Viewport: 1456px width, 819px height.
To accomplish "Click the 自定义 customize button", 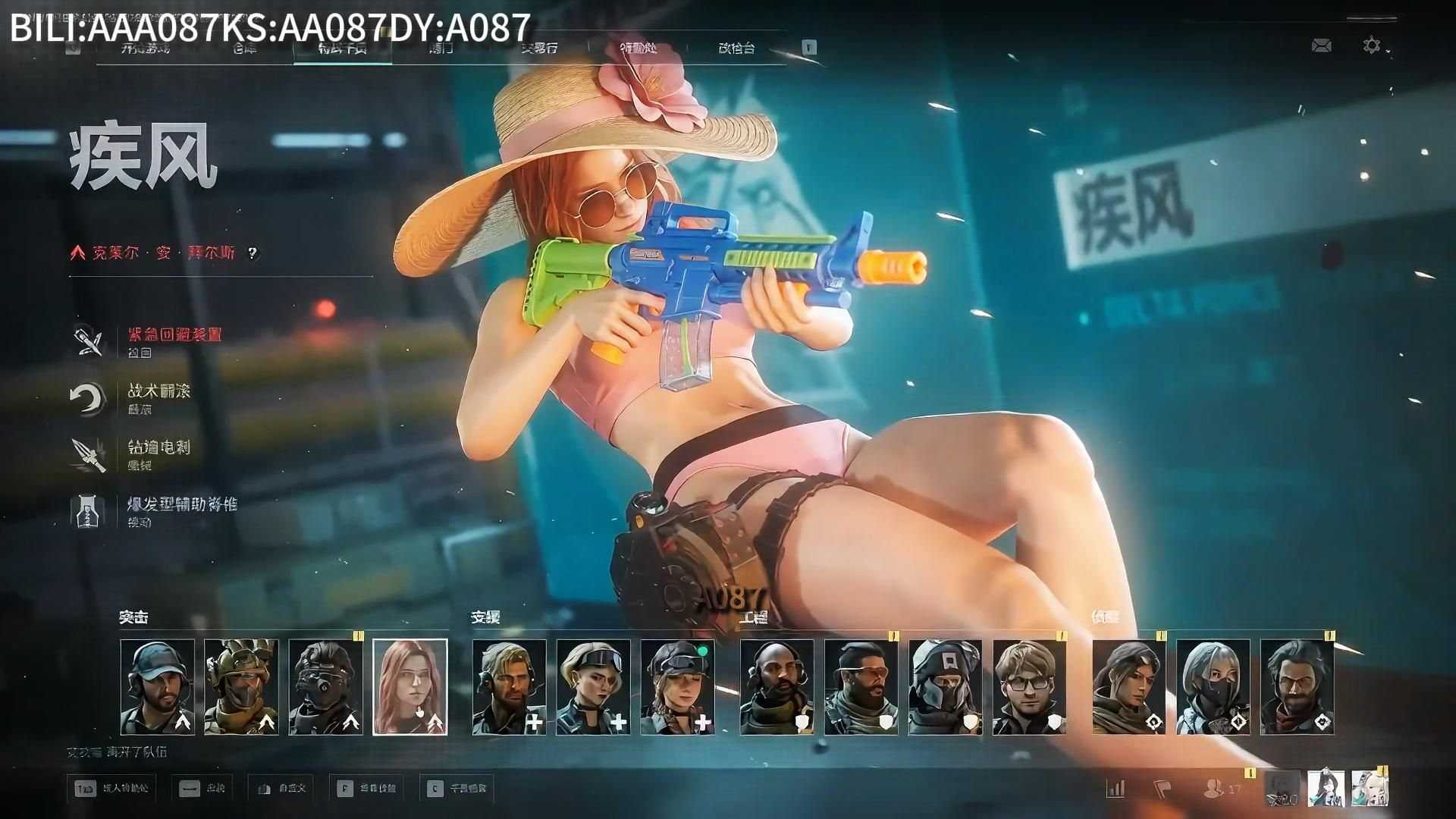I will (x=282, y=789).
